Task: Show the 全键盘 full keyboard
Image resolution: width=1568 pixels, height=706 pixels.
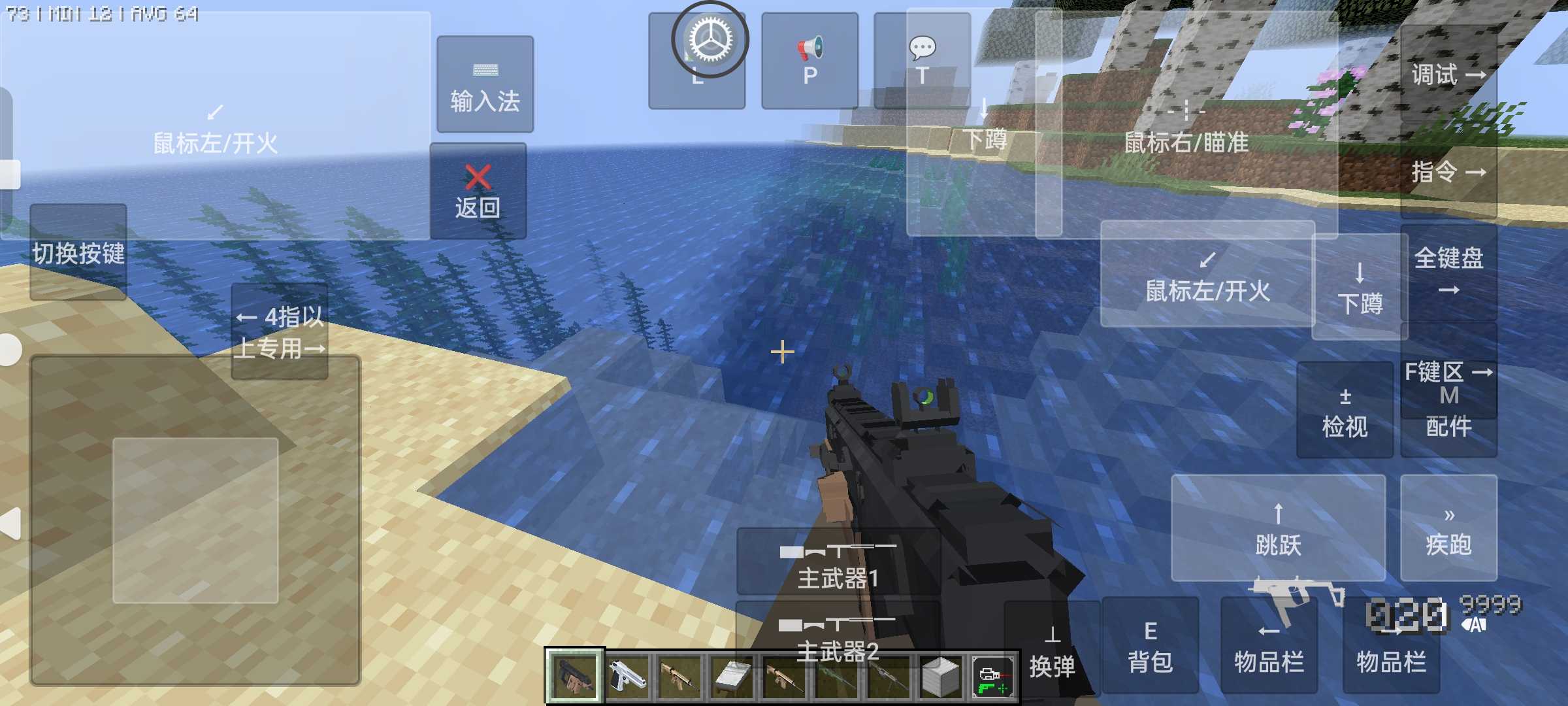Action: click(x=1448, y=271)
